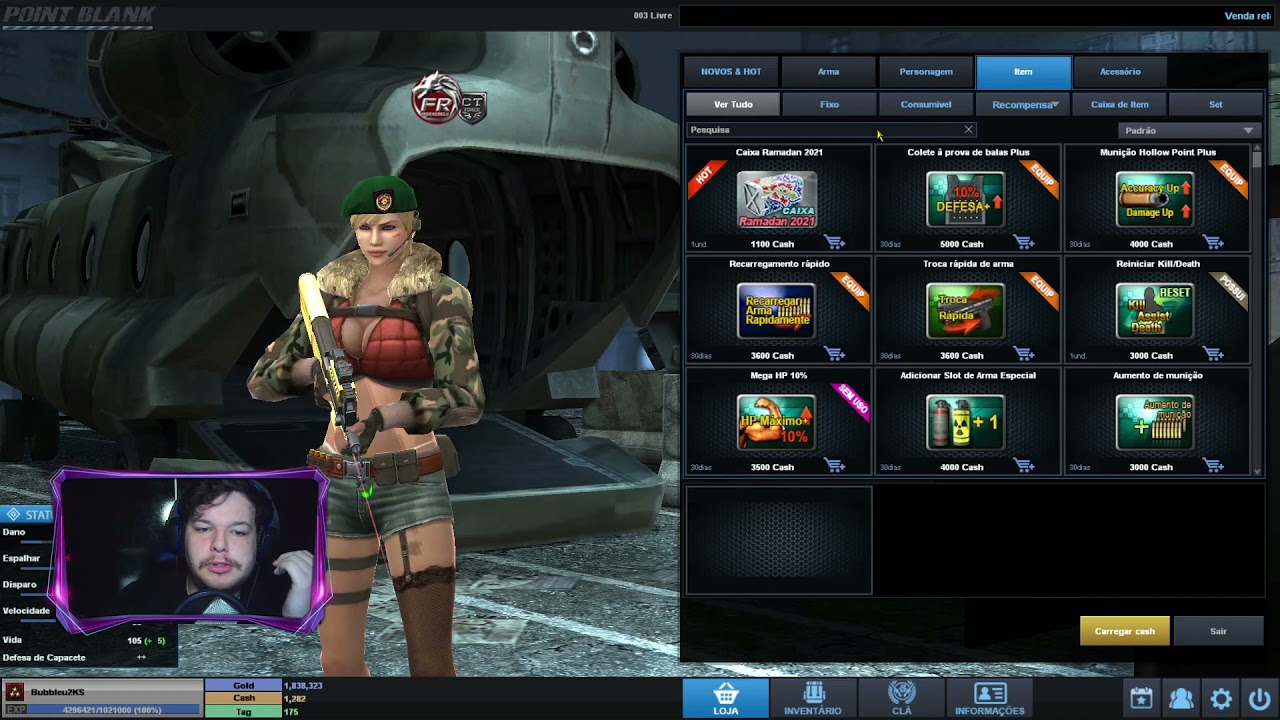Switch to the Arma shop tab
The image size is (1280, 720).
828,72
